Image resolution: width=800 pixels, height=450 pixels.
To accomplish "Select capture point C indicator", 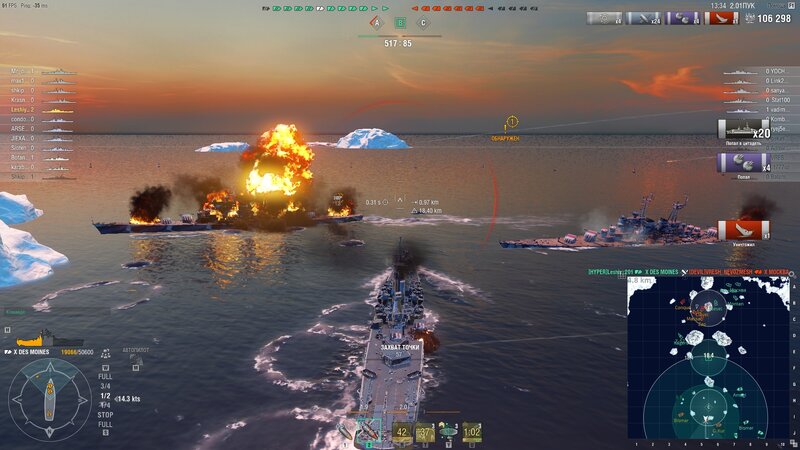I will 423,23.
